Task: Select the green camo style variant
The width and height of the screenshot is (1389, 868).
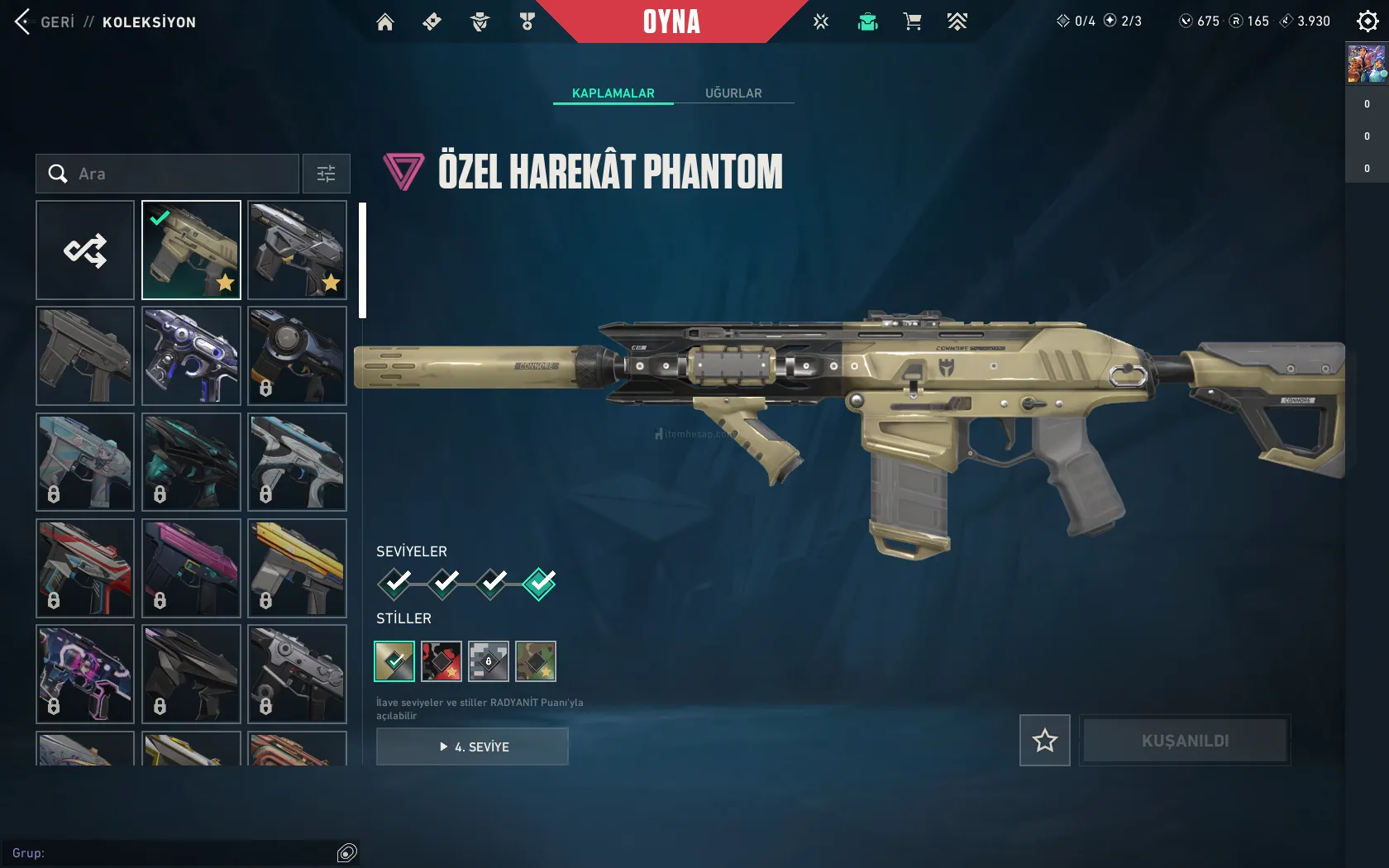Action: (536, 661)
